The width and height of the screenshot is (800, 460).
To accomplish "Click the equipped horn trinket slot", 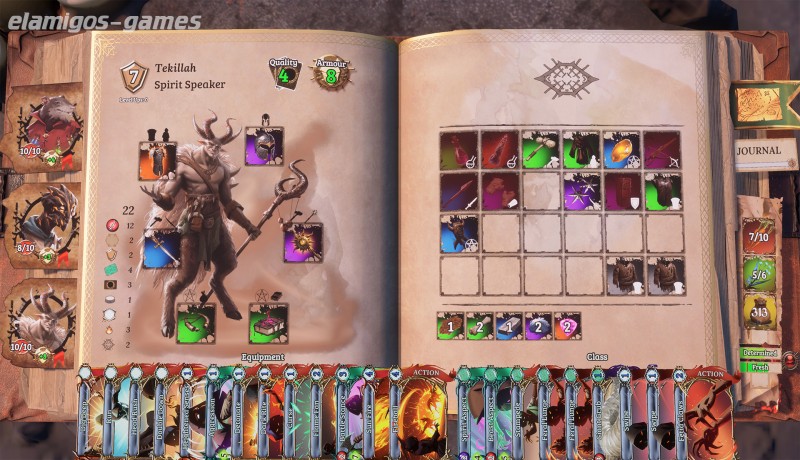I will tap(196, 323).
